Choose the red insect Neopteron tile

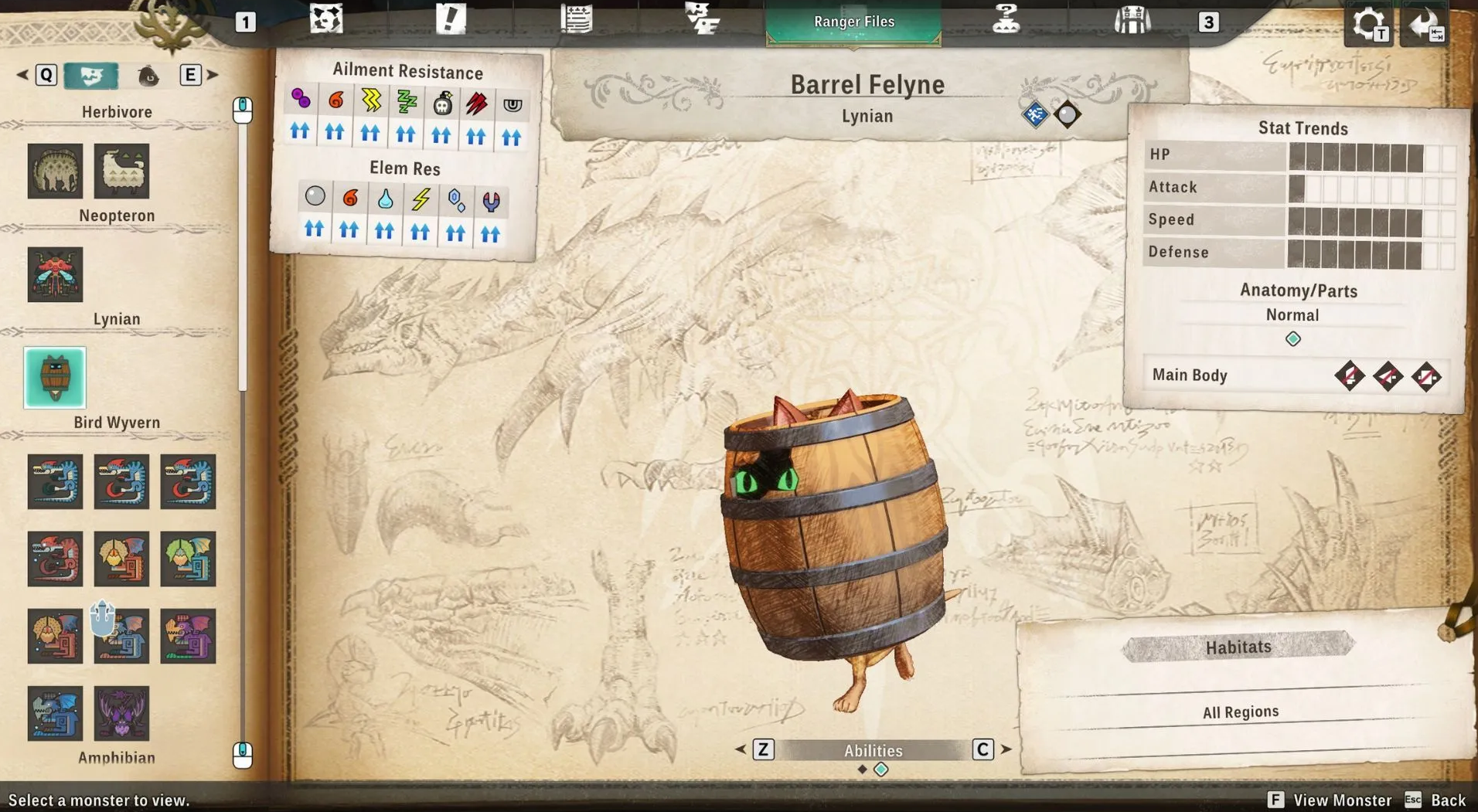55,274
